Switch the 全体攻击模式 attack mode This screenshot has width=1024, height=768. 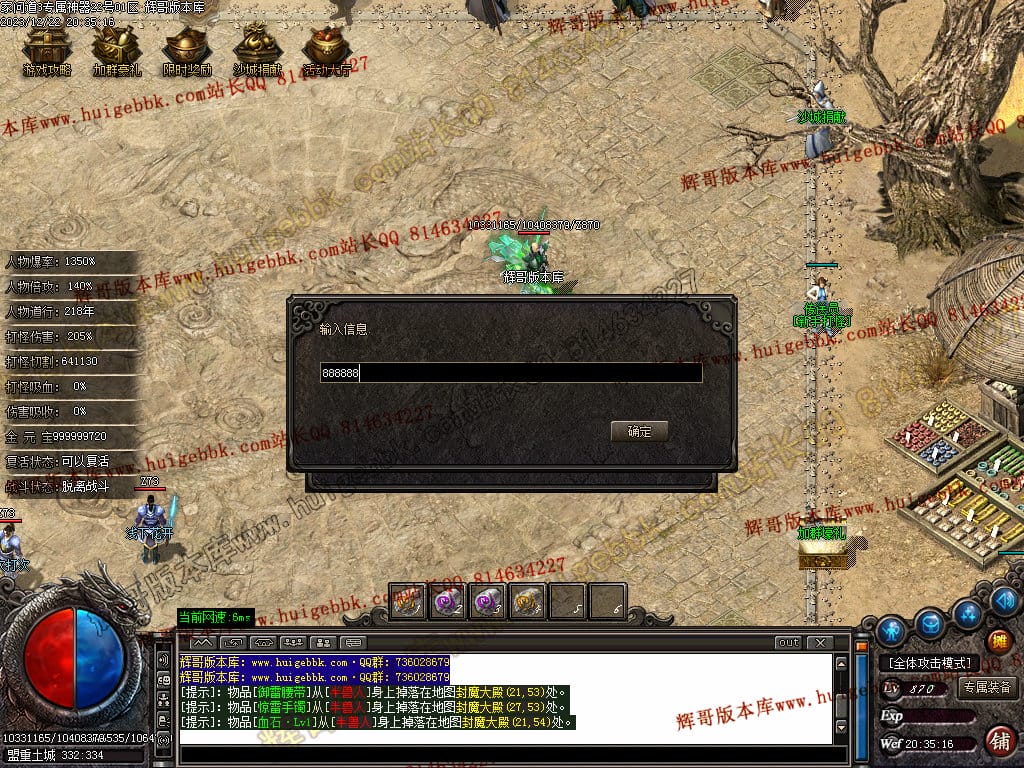point(928,663)
